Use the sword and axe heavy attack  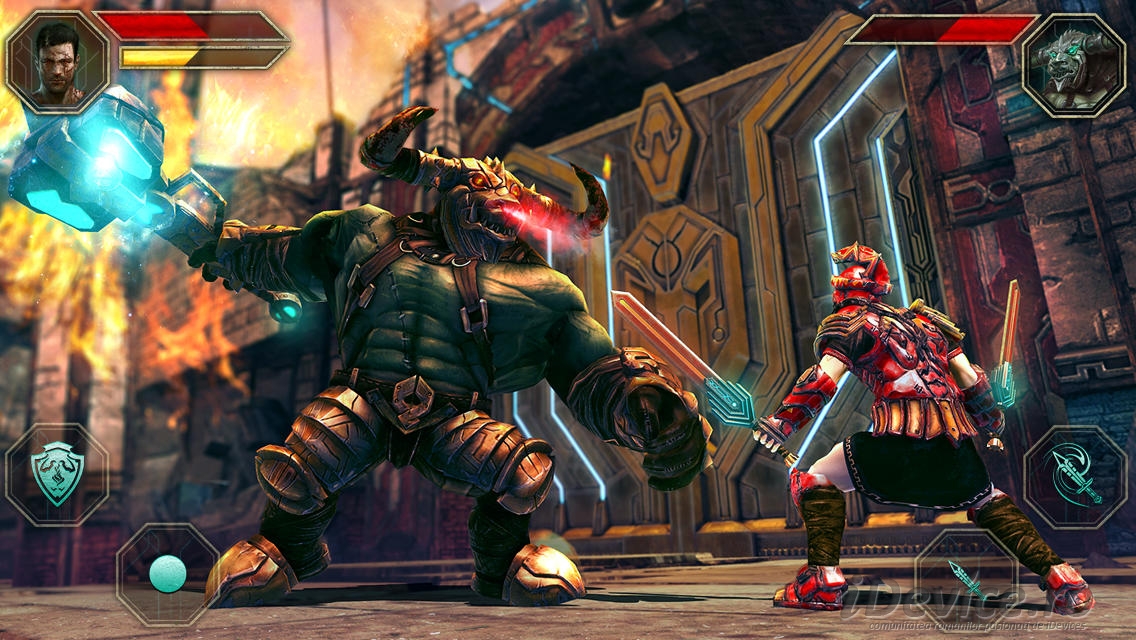(x=1075, y=476)
